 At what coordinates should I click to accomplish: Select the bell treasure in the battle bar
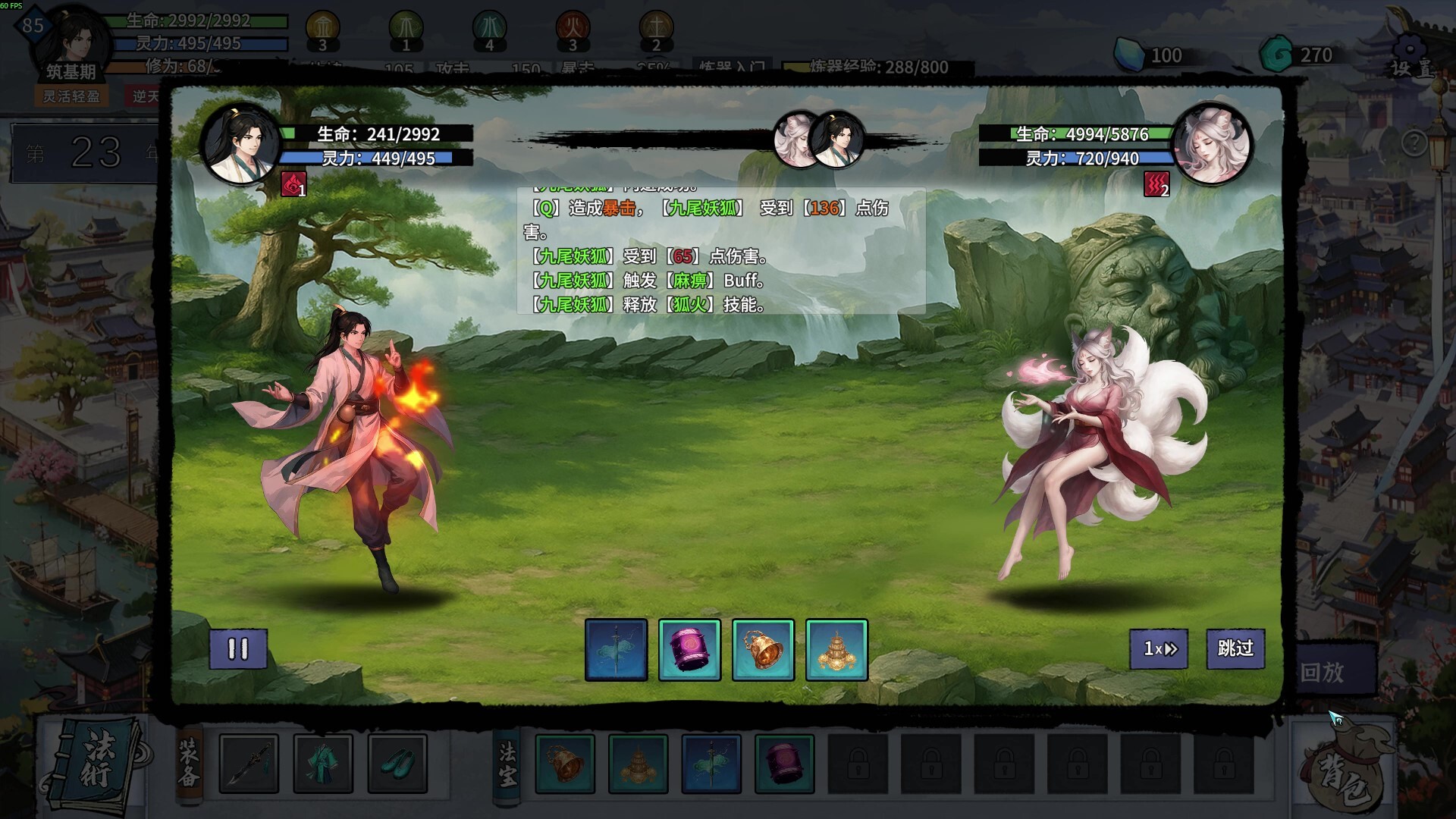tap(763, 650)
